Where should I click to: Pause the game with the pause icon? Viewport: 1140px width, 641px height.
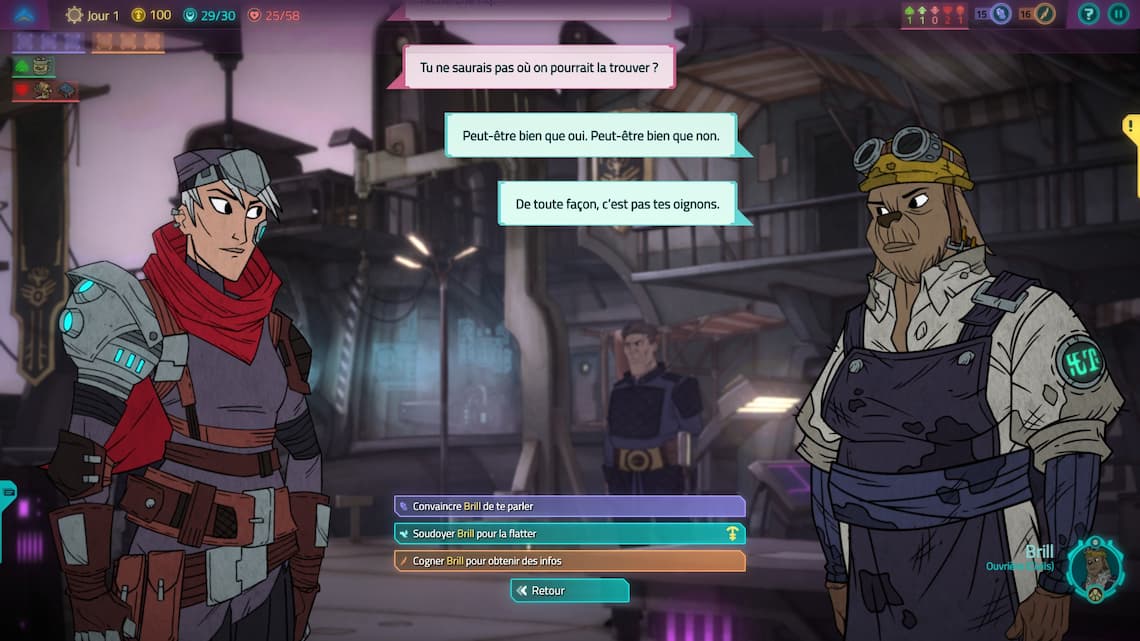[x=1118, y=14]
